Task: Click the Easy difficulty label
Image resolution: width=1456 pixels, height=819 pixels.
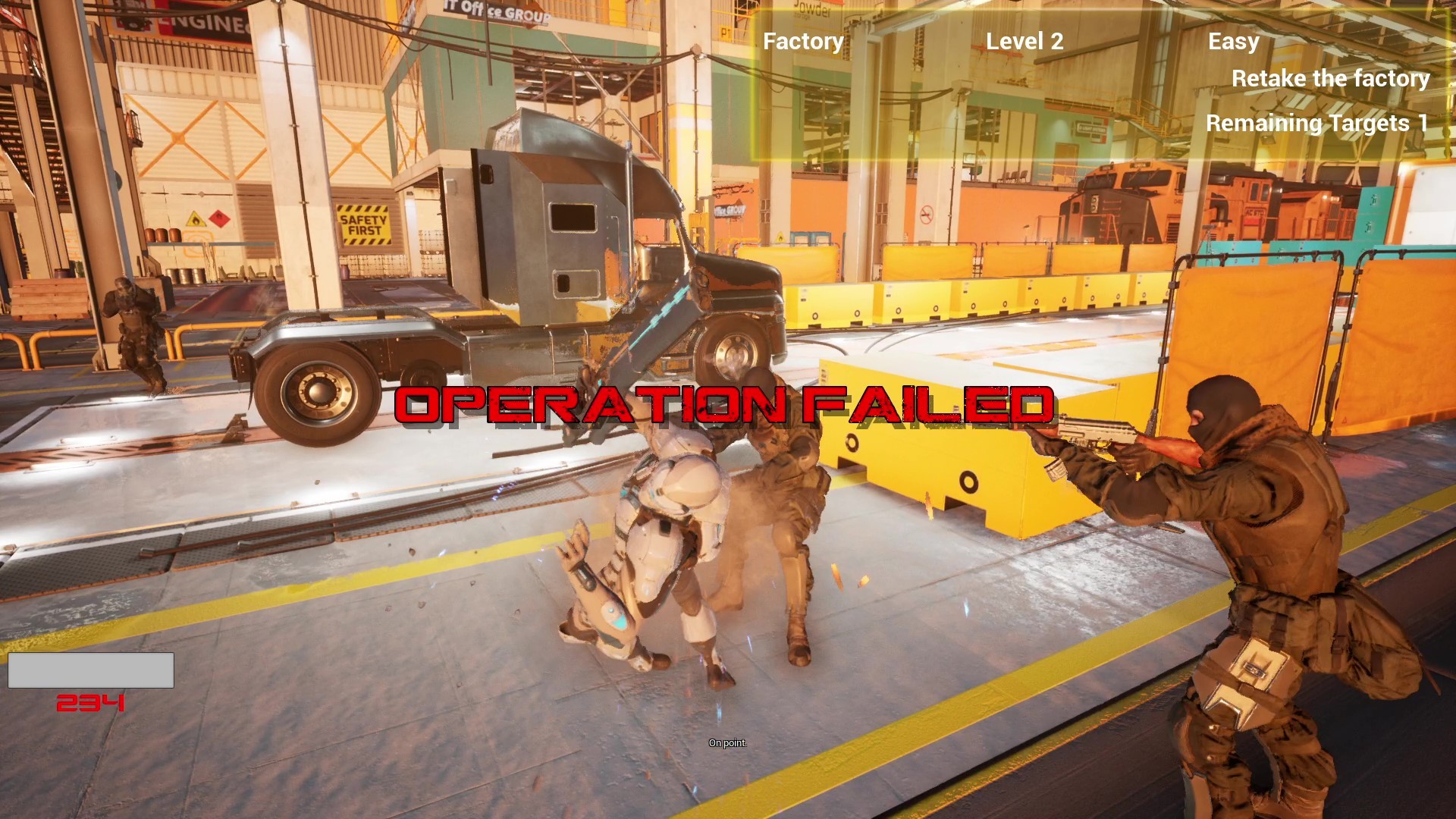Action: pos(1233,42)
